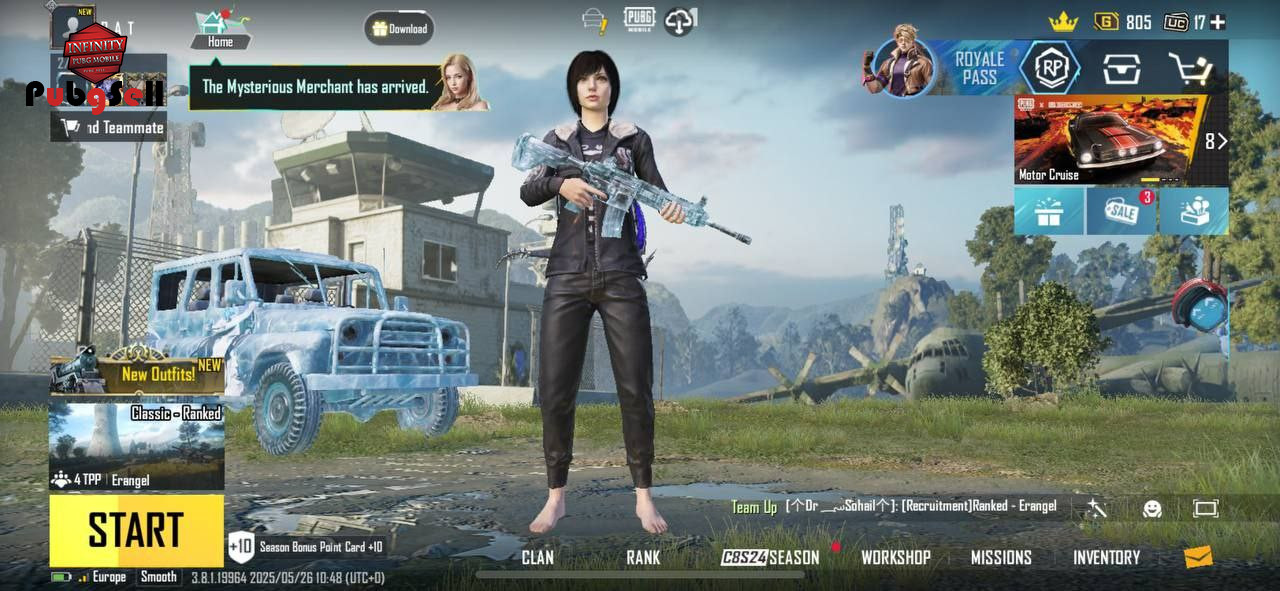Image resolution: width=1280 pixels, height=591 pixels.
Task: Open the Royale Pass banner
Action: tap(940, 68)
